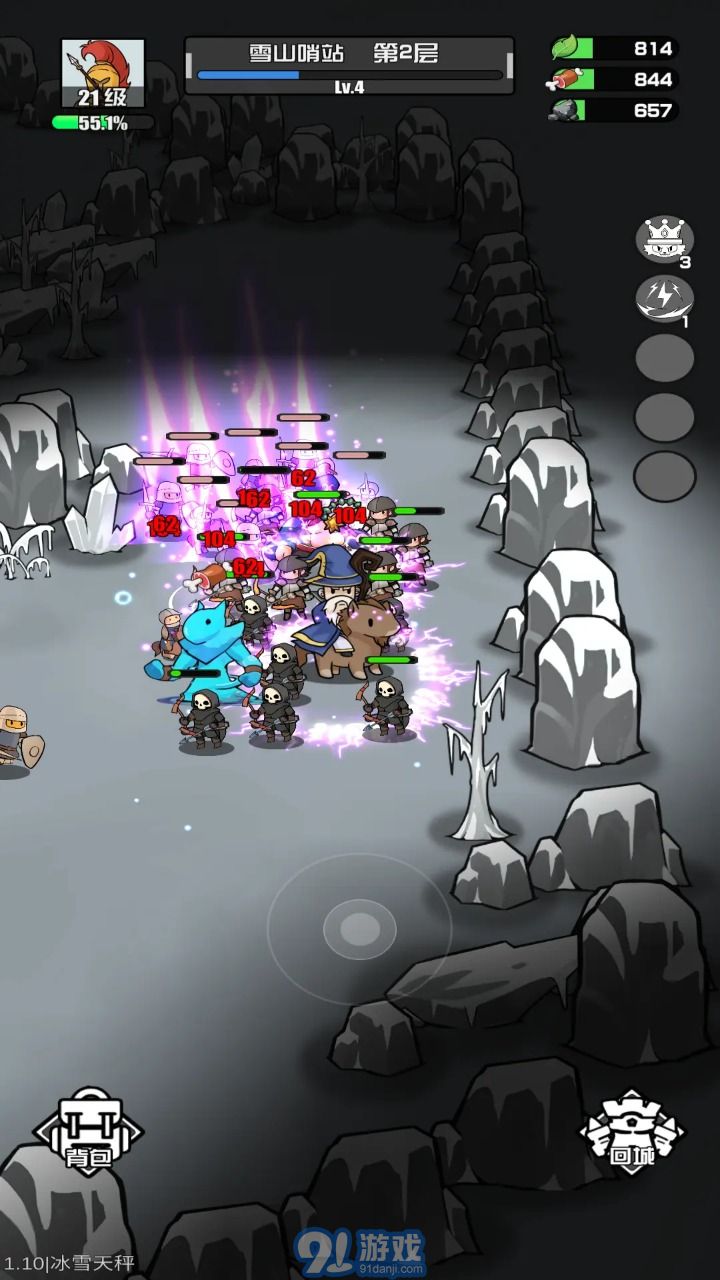Tap the green leaf resource counter
This screenshot has height=1280, width=720.
(x=614, y=48)
